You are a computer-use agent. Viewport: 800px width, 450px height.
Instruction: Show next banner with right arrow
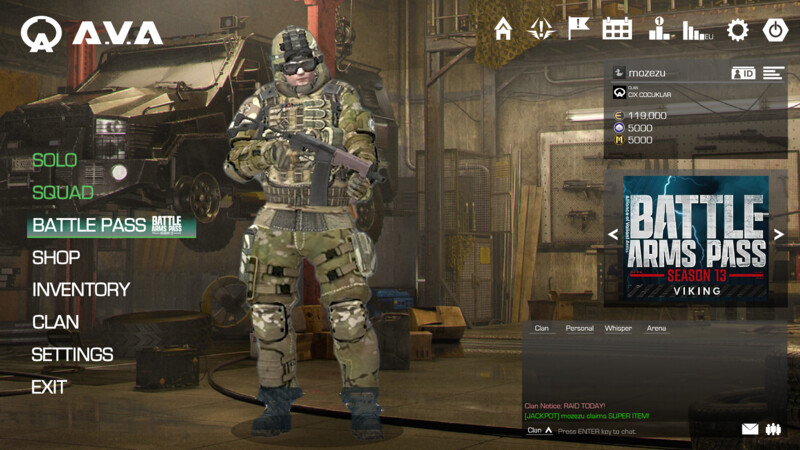[779, 235]
